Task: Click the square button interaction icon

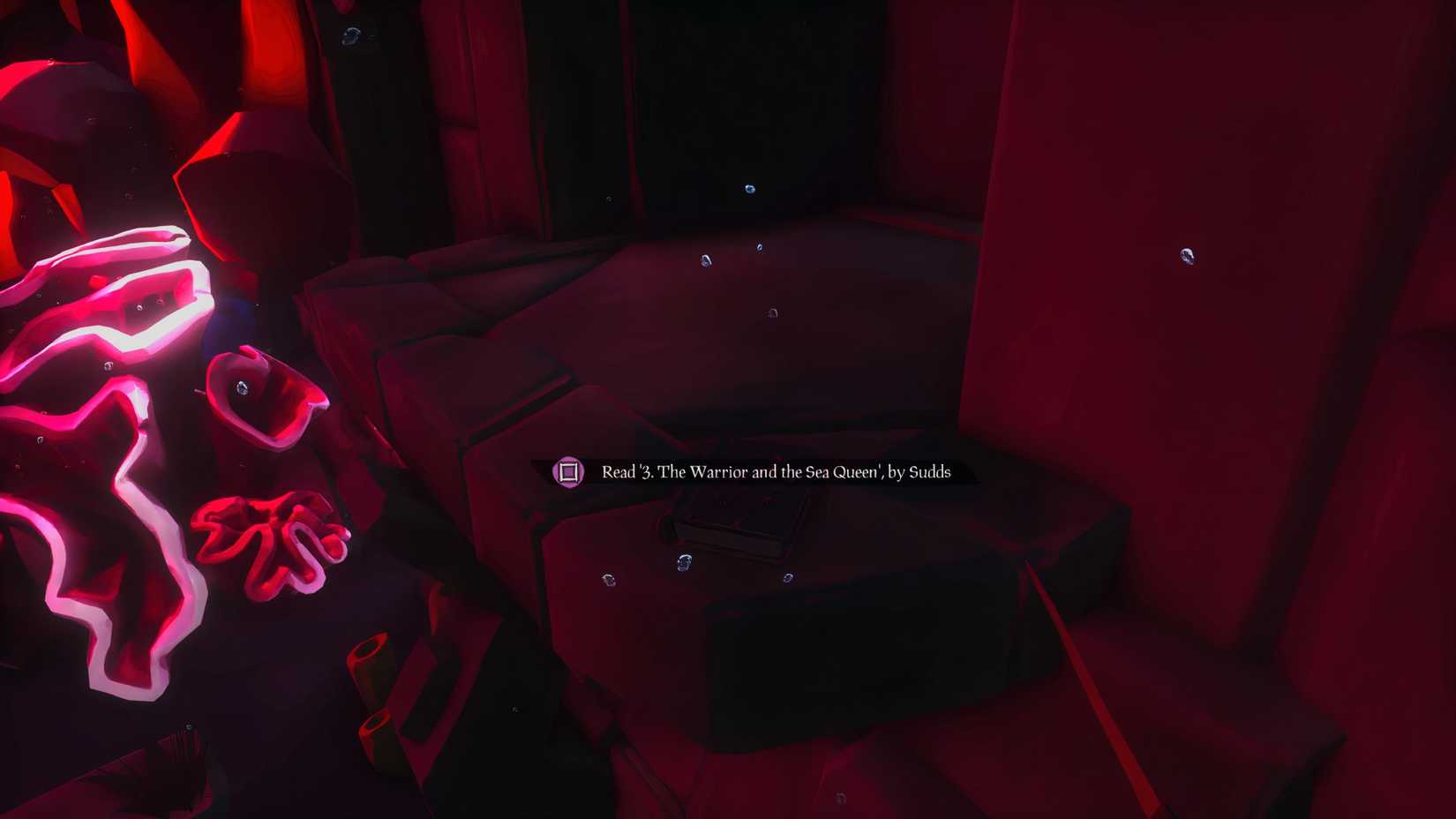Action: [569, 472]
